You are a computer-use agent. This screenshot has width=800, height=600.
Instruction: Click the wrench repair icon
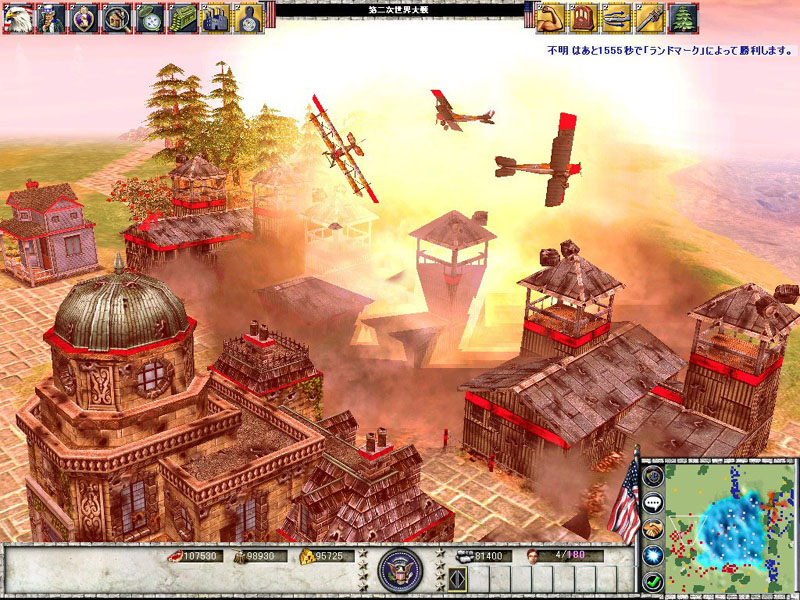click(650, 16)
